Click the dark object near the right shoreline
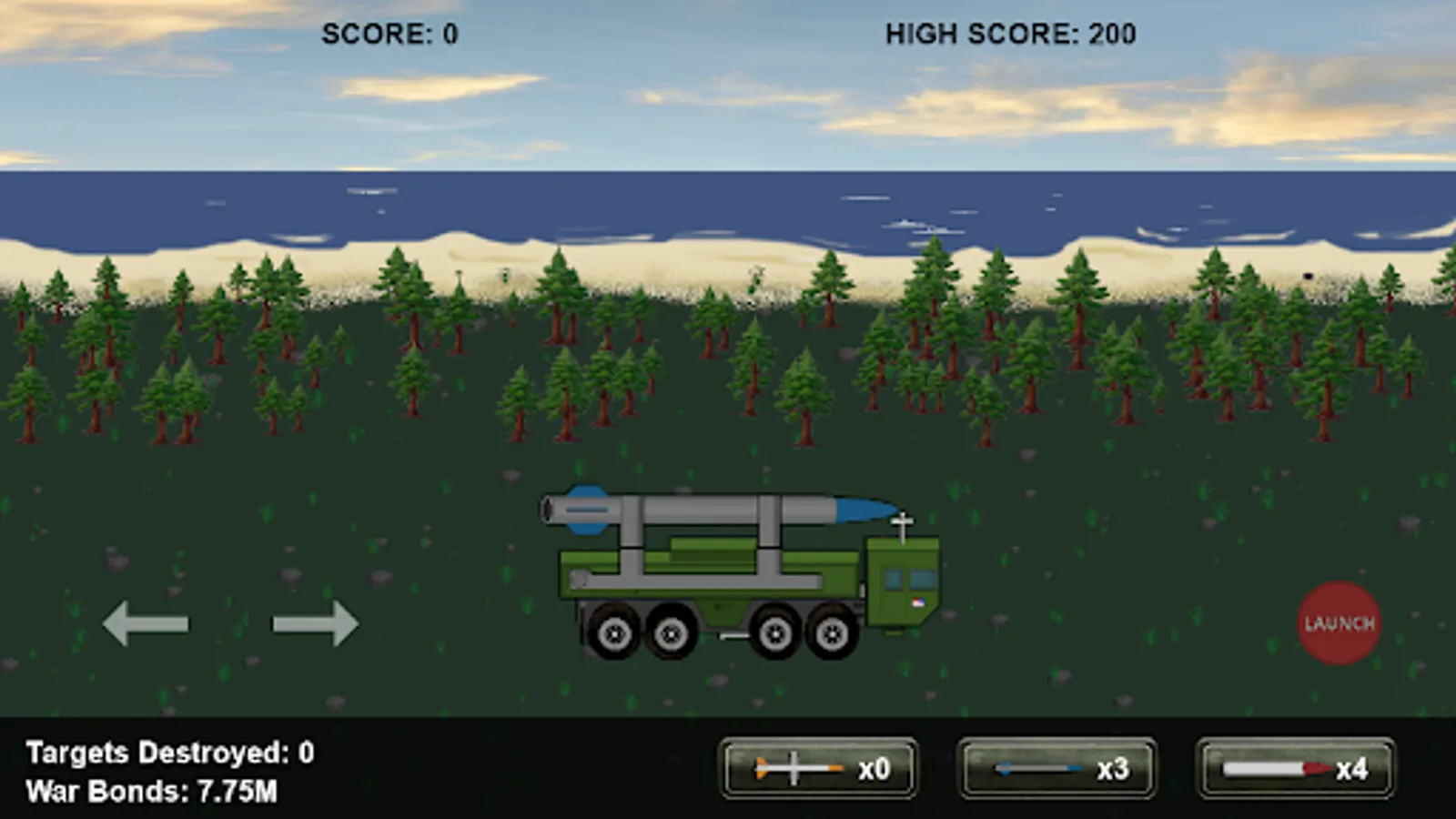1456x819 pixels. 1307,275
